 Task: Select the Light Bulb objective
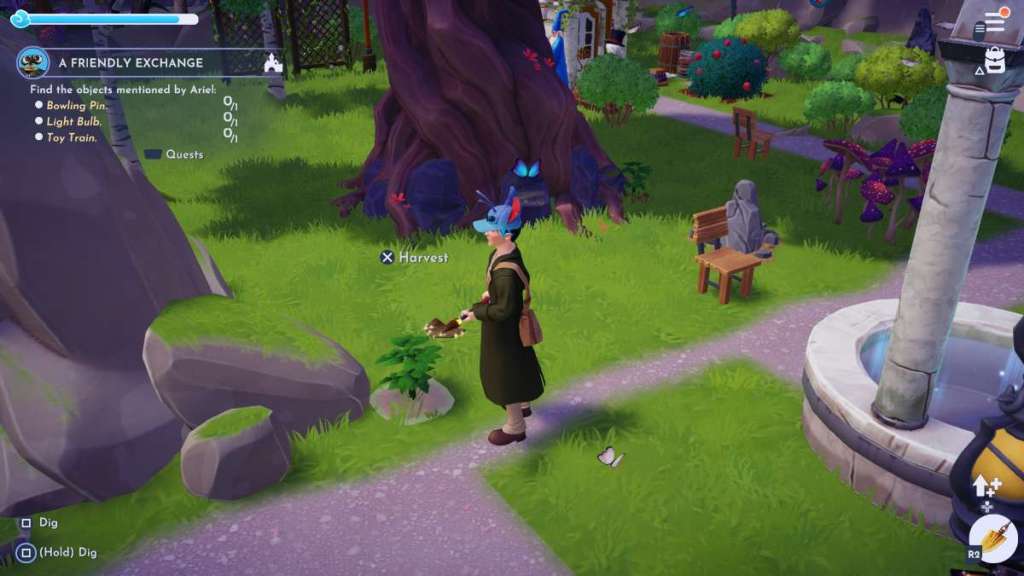tap(74, 121)
